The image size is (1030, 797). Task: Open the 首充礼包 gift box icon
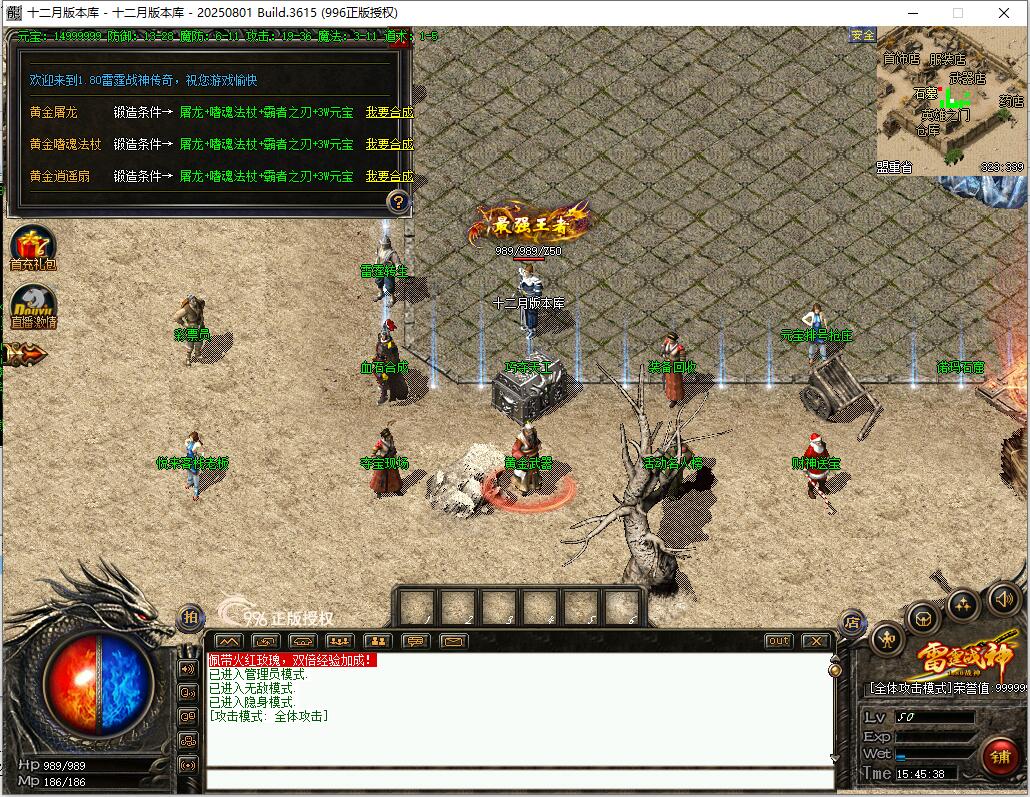coord(33,247)
